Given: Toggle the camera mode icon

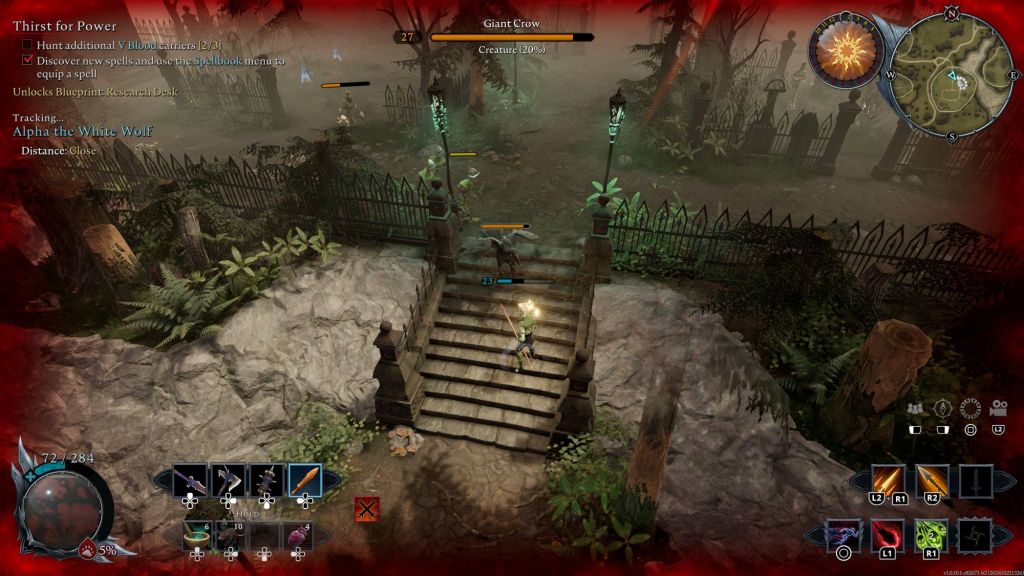Looking at the screenshot, I should tap(997, 408).
